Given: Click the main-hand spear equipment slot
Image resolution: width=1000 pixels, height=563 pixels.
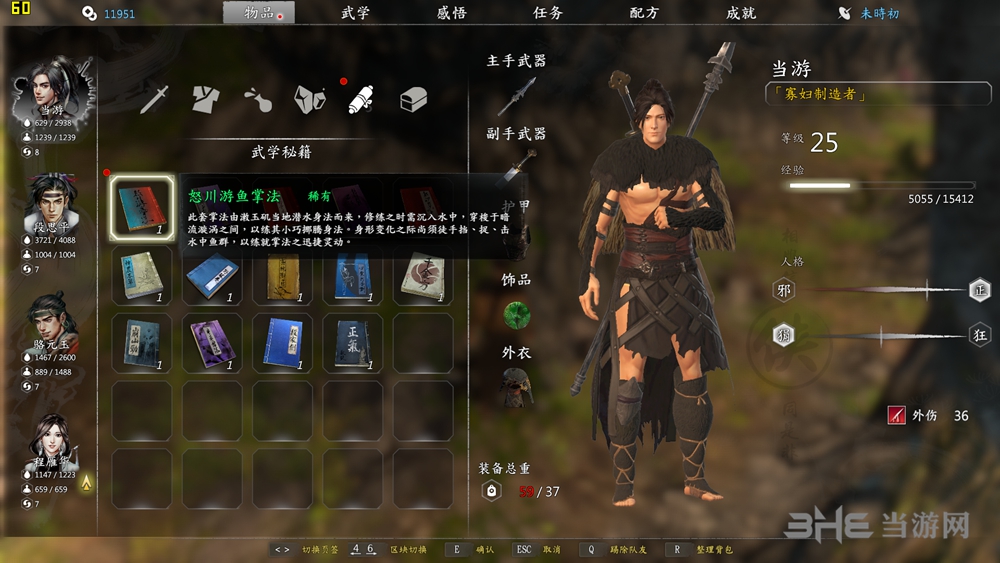Looking at the screenshot, I should (516, 97).
